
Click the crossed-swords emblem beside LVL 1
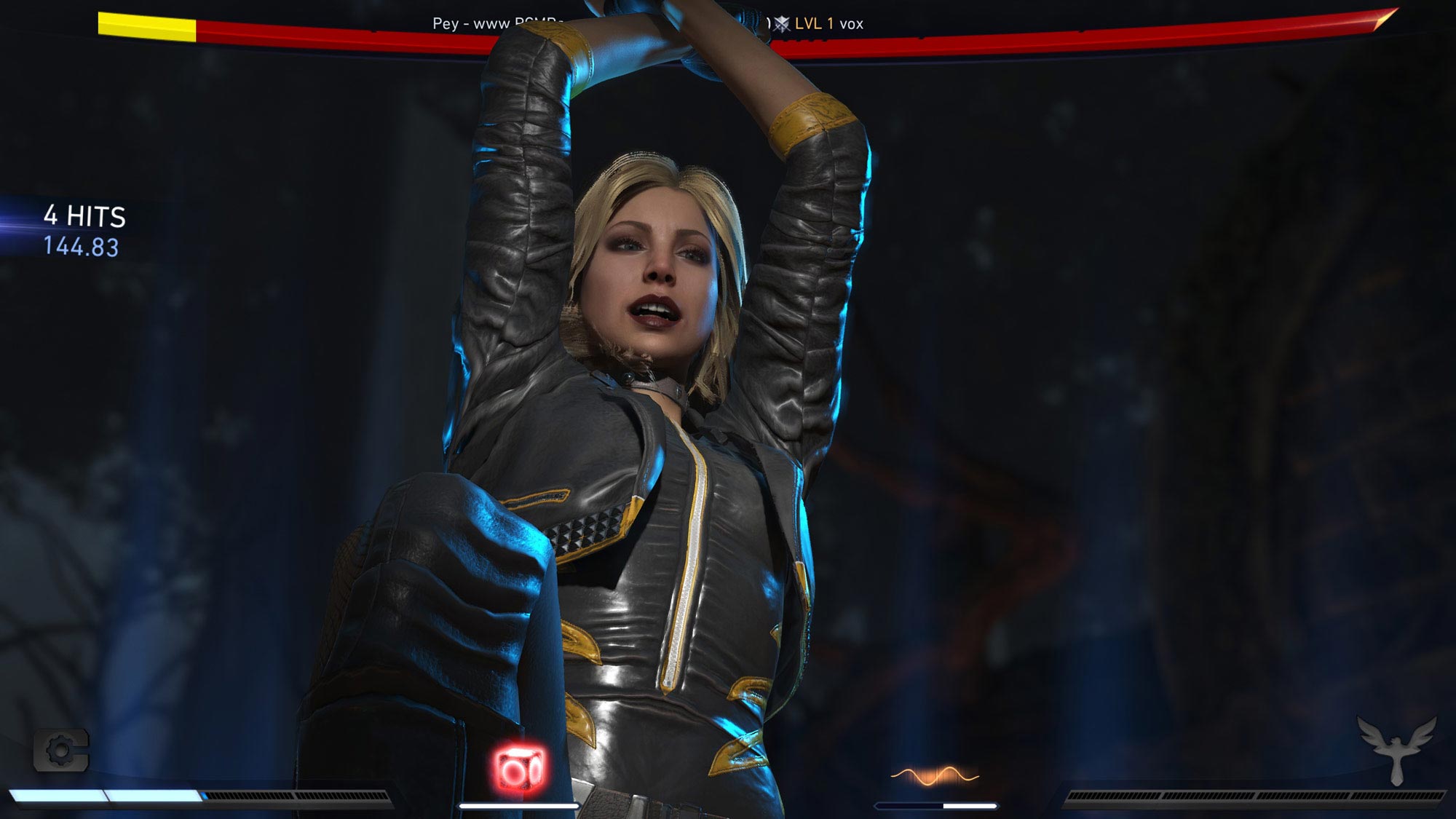(x=781, y=23)
